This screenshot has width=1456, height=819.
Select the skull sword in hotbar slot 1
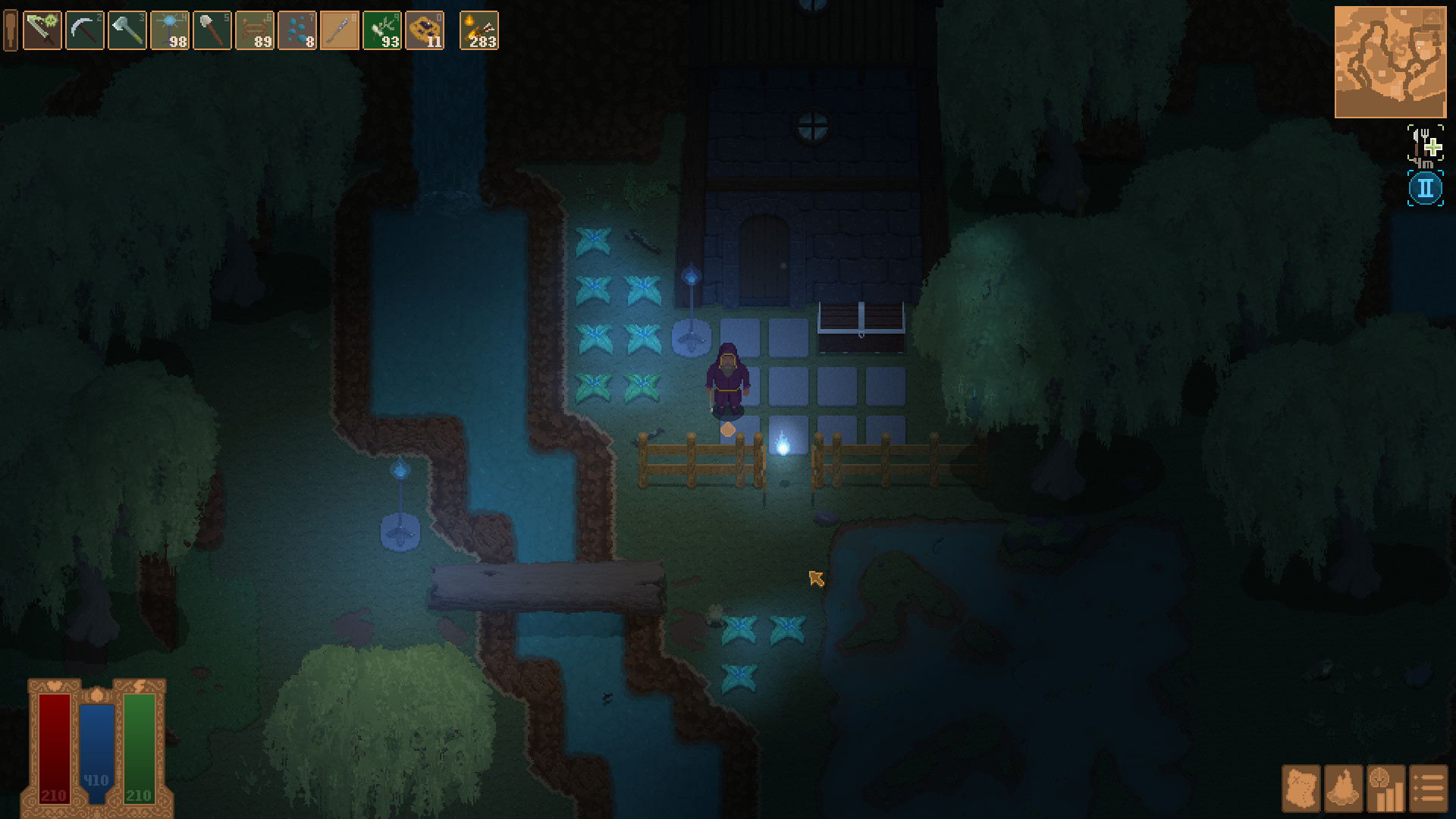(x=42, y=31)
